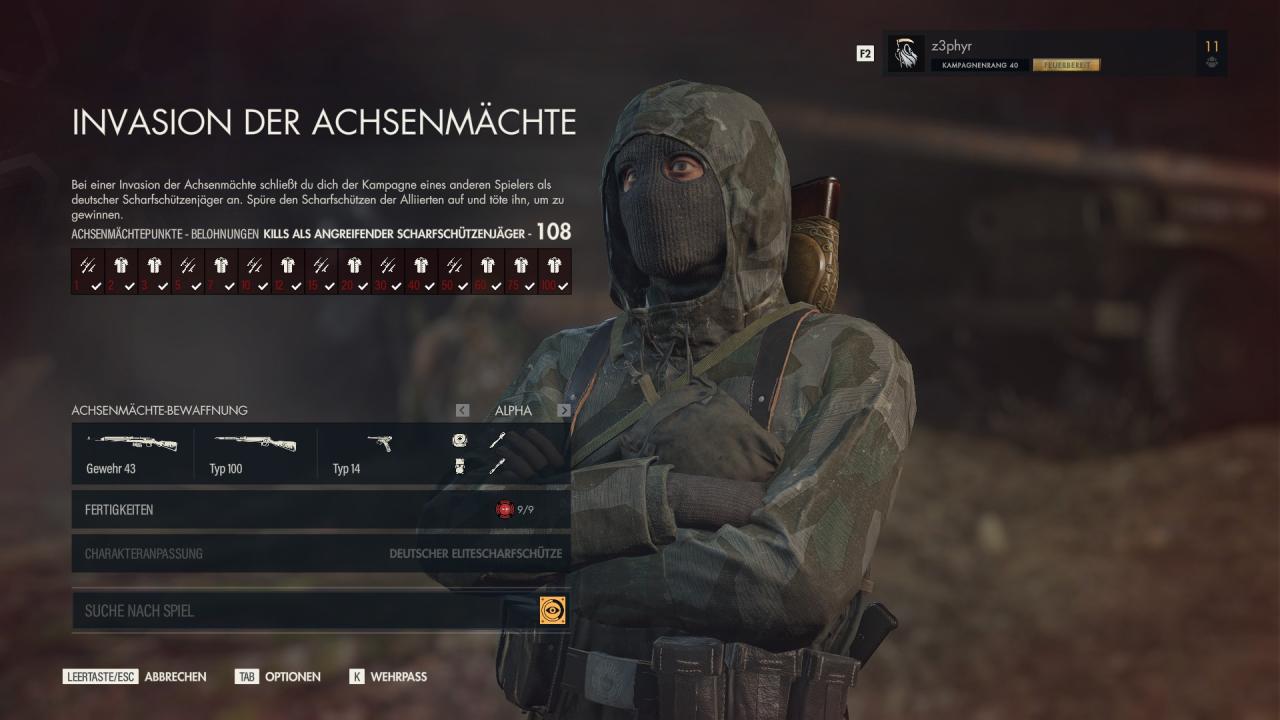Show the Wehrpass service record
Image resolution: width=1280 pixels, height=720 pixels.
[x=388, y=677]
